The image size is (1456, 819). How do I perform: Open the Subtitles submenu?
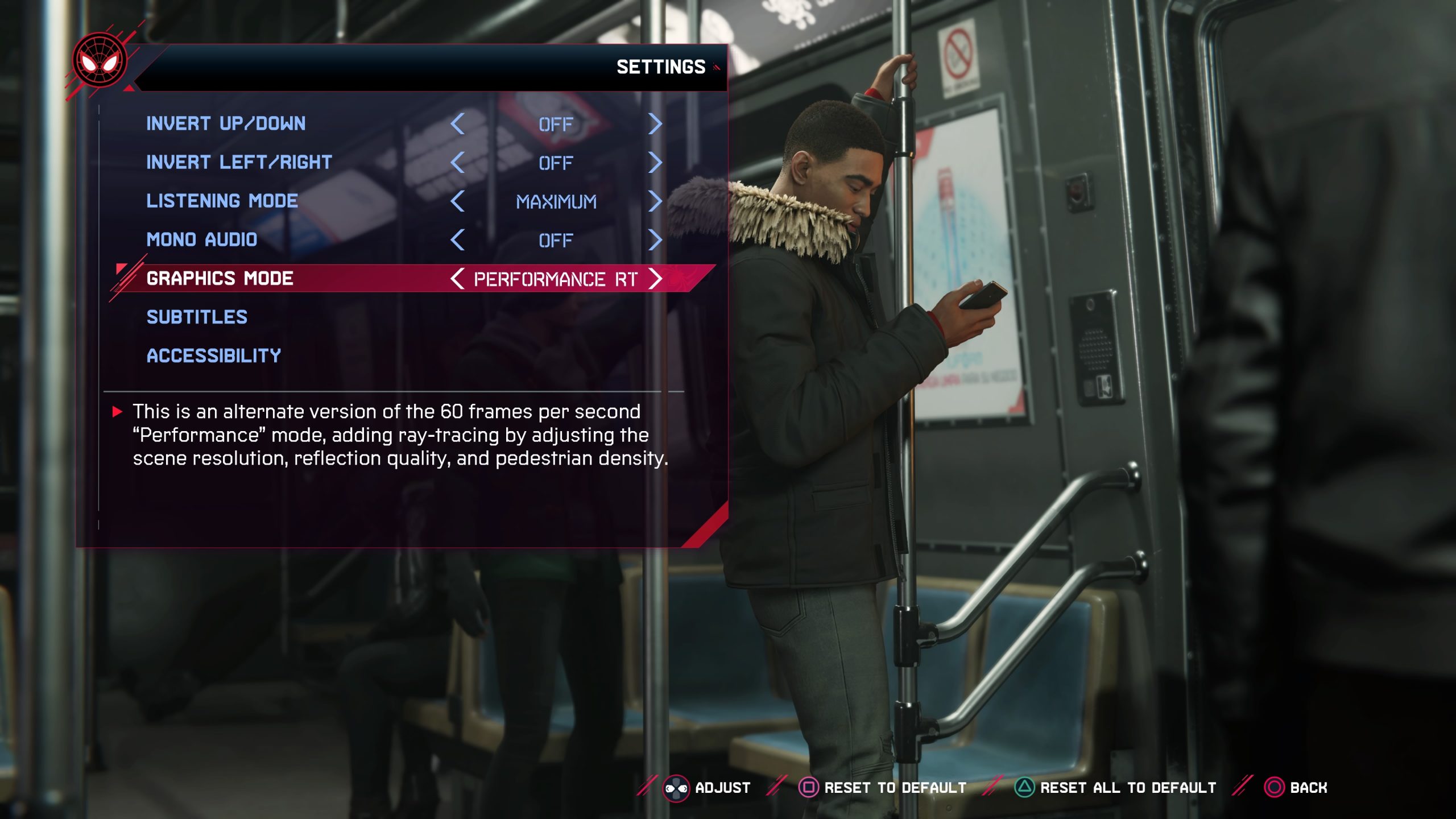pos(197,317)
